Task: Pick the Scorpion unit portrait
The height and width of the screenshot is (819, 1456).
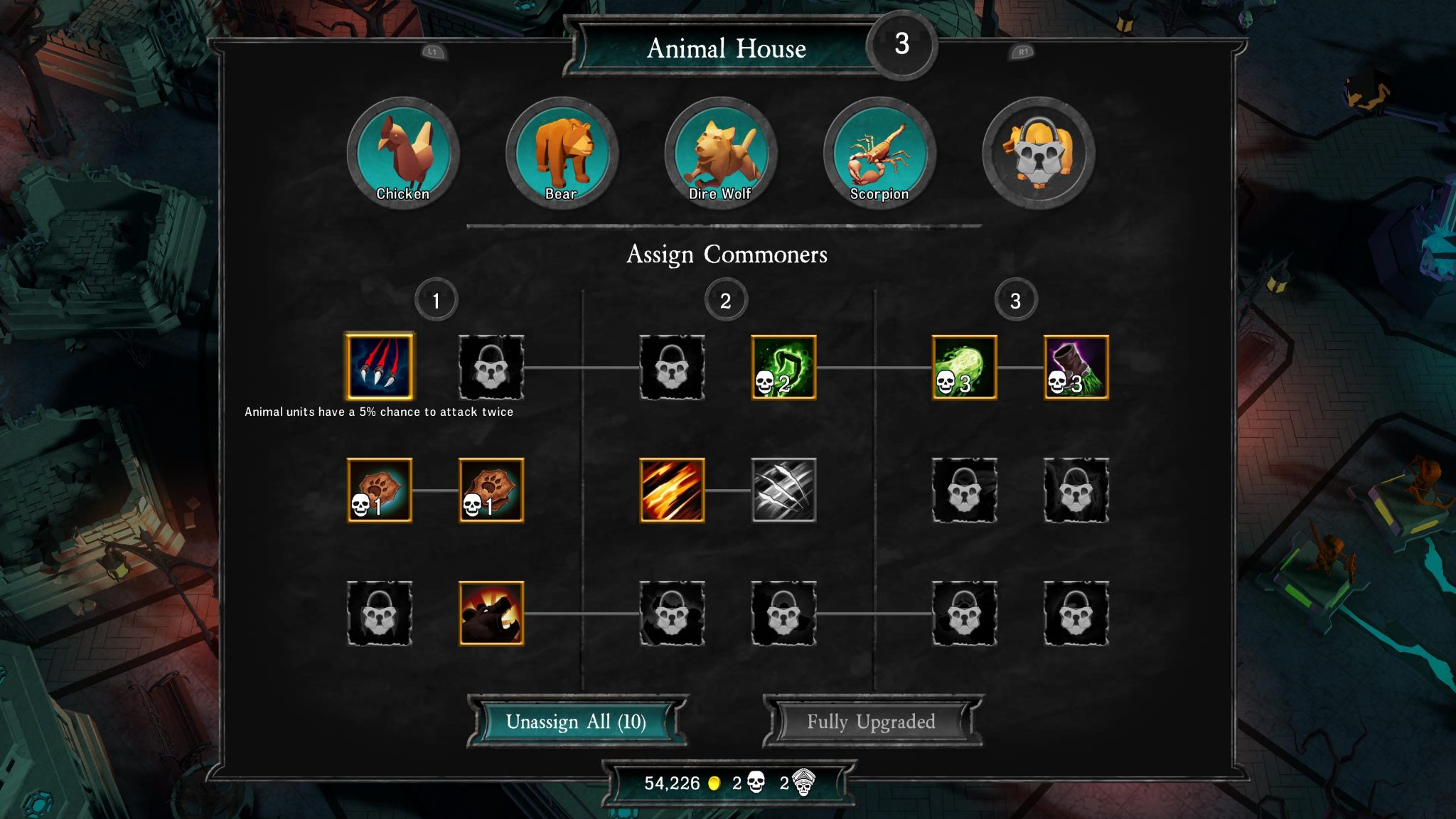Action: pyautogui.click(x=879, y=154)
